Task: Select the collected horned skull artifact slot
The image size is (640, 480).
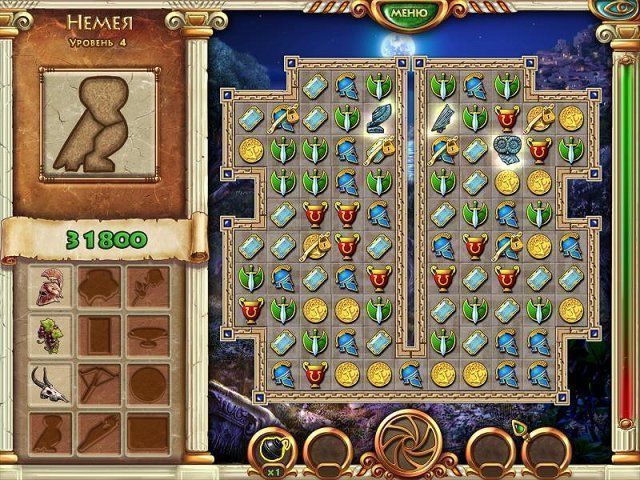Action: click(47, 380)
